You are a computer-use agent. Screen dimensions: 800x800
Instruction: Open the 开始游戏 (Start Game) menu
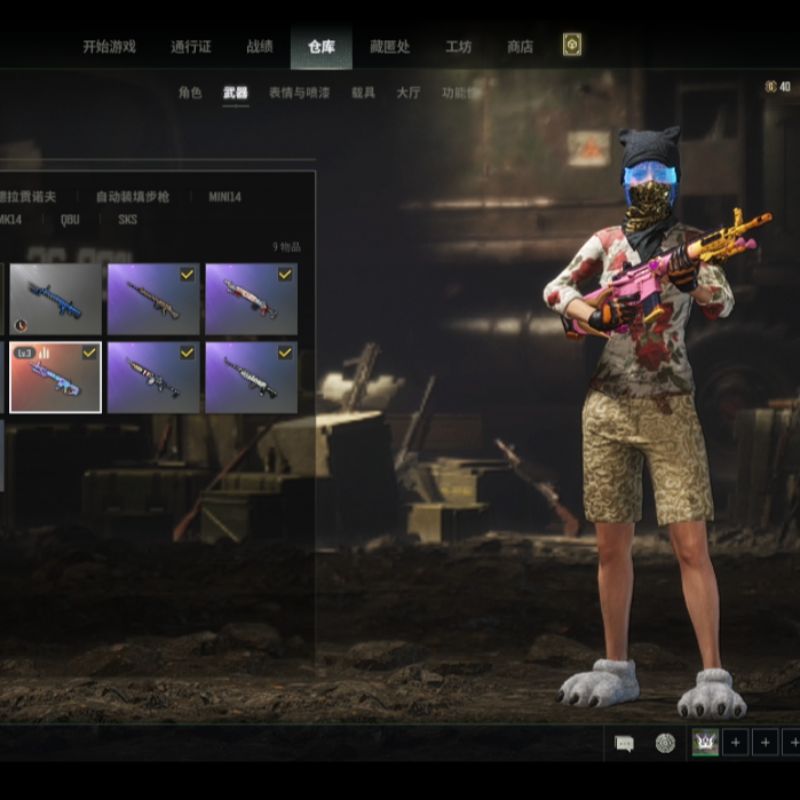109,46
